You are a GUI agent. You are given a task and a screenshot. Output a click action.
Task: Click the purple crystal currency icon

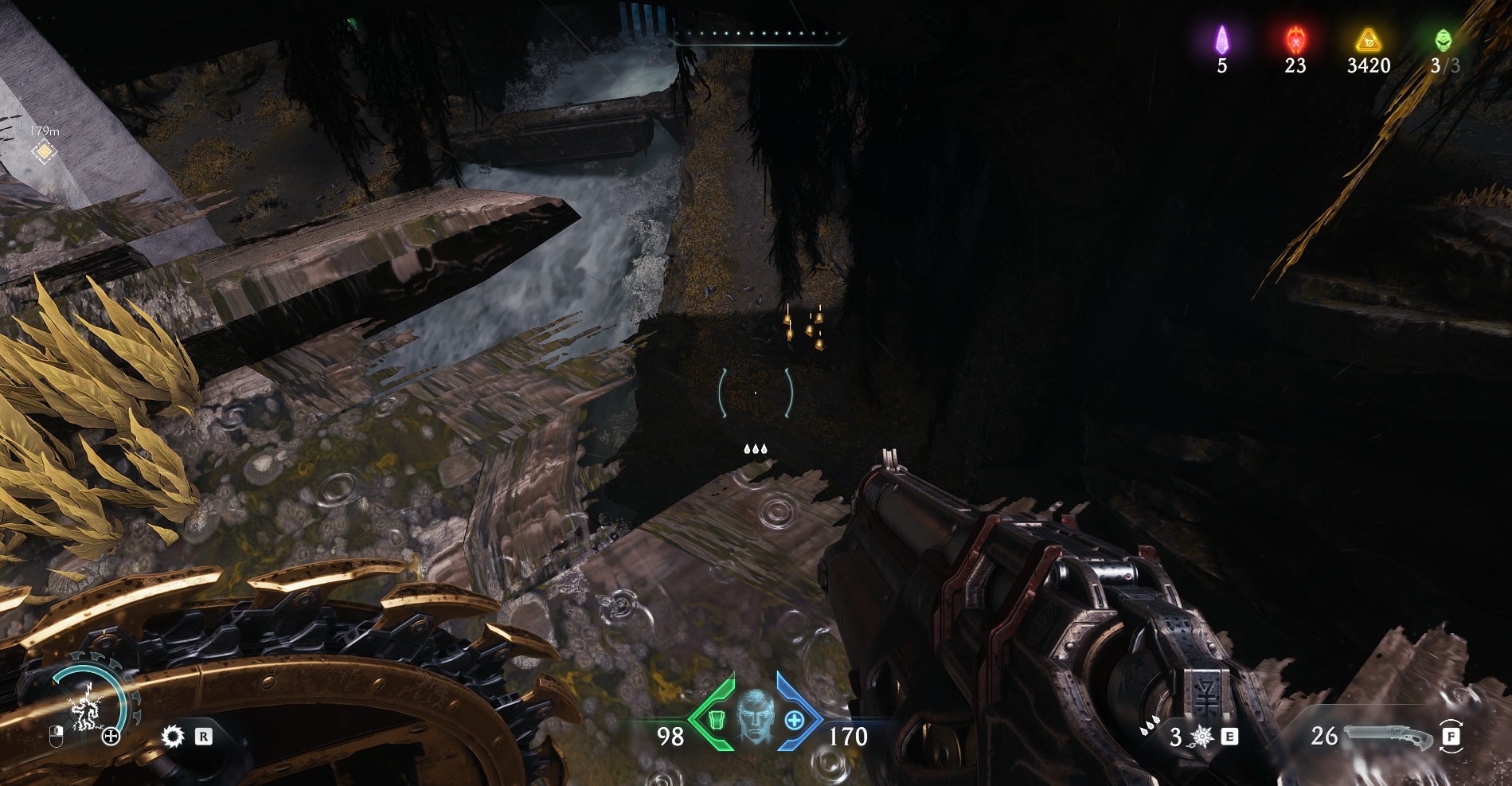(x=1221, y=39)
